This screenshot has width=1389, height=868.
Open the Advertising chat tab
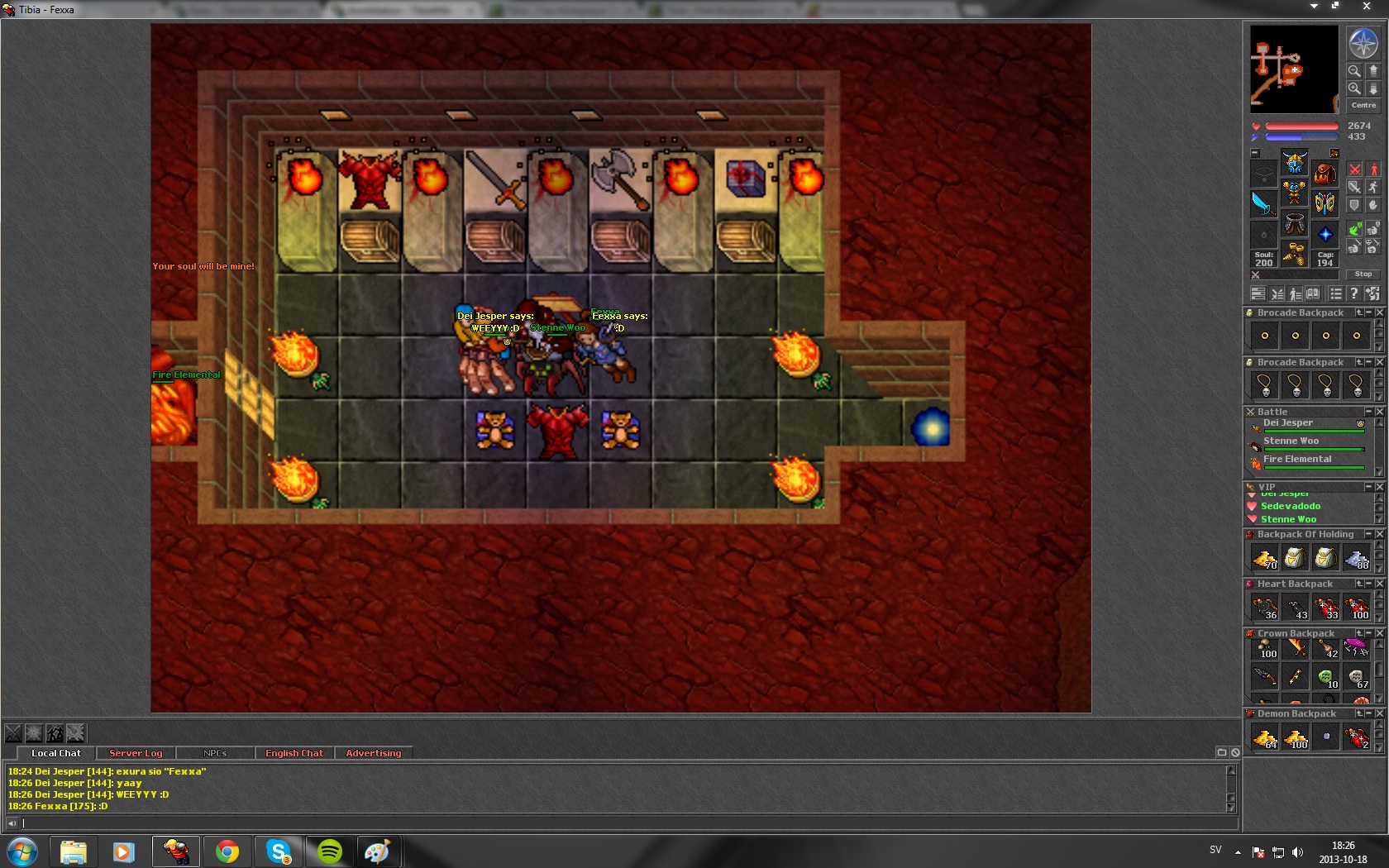click(x=373, y=753)
